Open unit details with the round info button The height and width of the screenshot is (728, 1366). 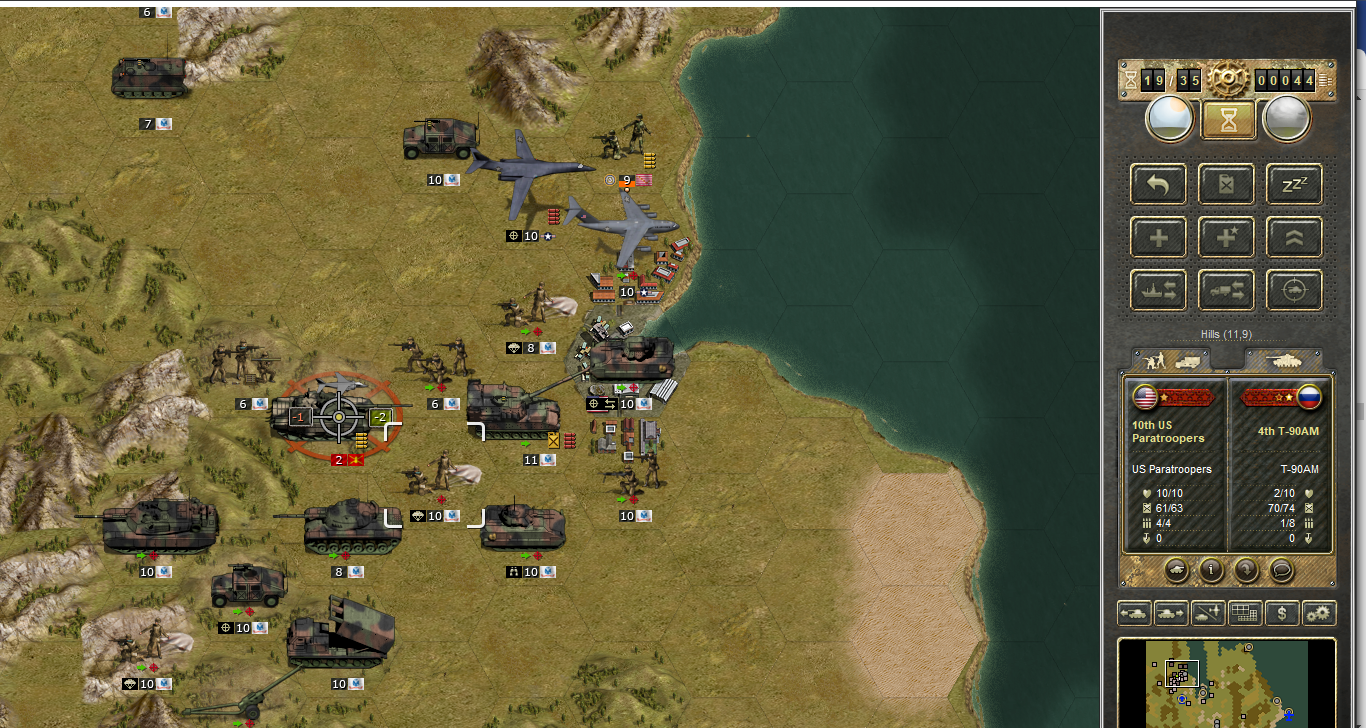pyautogui.click(x=1212, y=570)
